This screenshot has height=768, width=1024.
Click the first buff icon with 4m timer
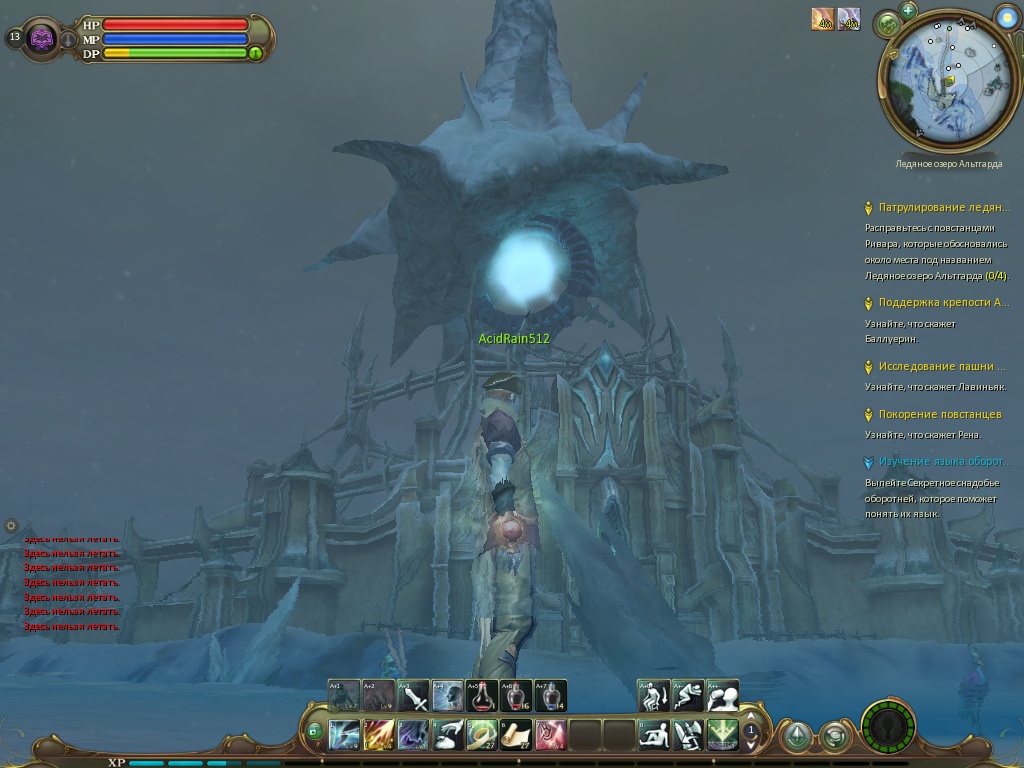(x=823, y=19)
